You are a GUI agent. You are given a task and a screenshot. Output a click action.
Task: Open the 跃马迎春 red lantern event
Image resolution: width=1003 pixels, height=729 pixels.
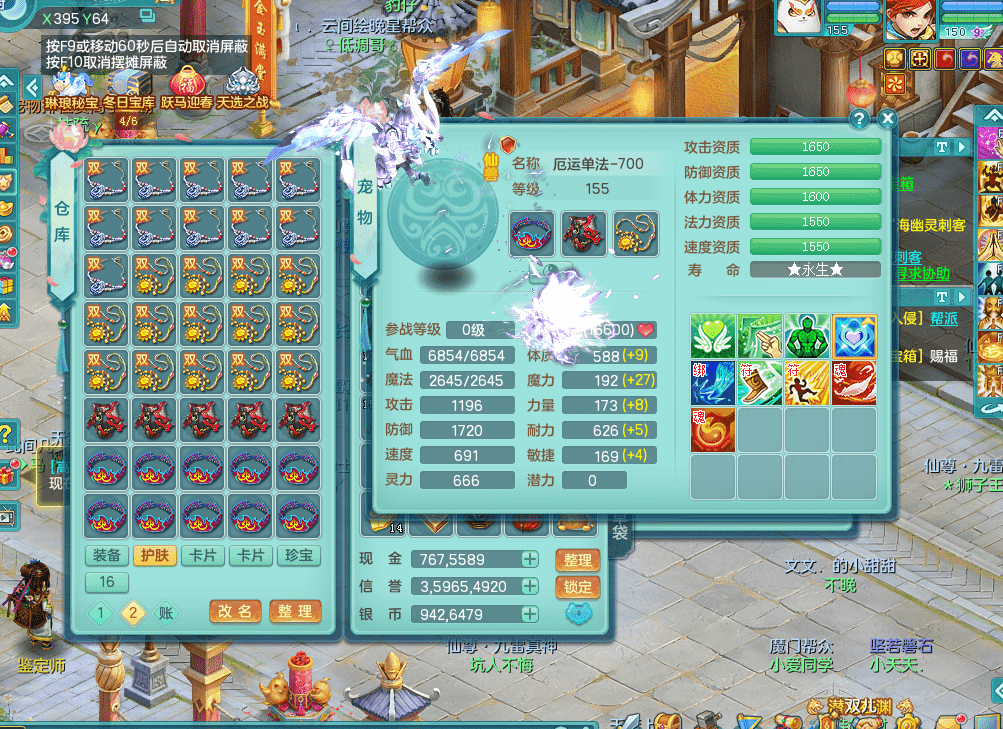tap(186, 87)
